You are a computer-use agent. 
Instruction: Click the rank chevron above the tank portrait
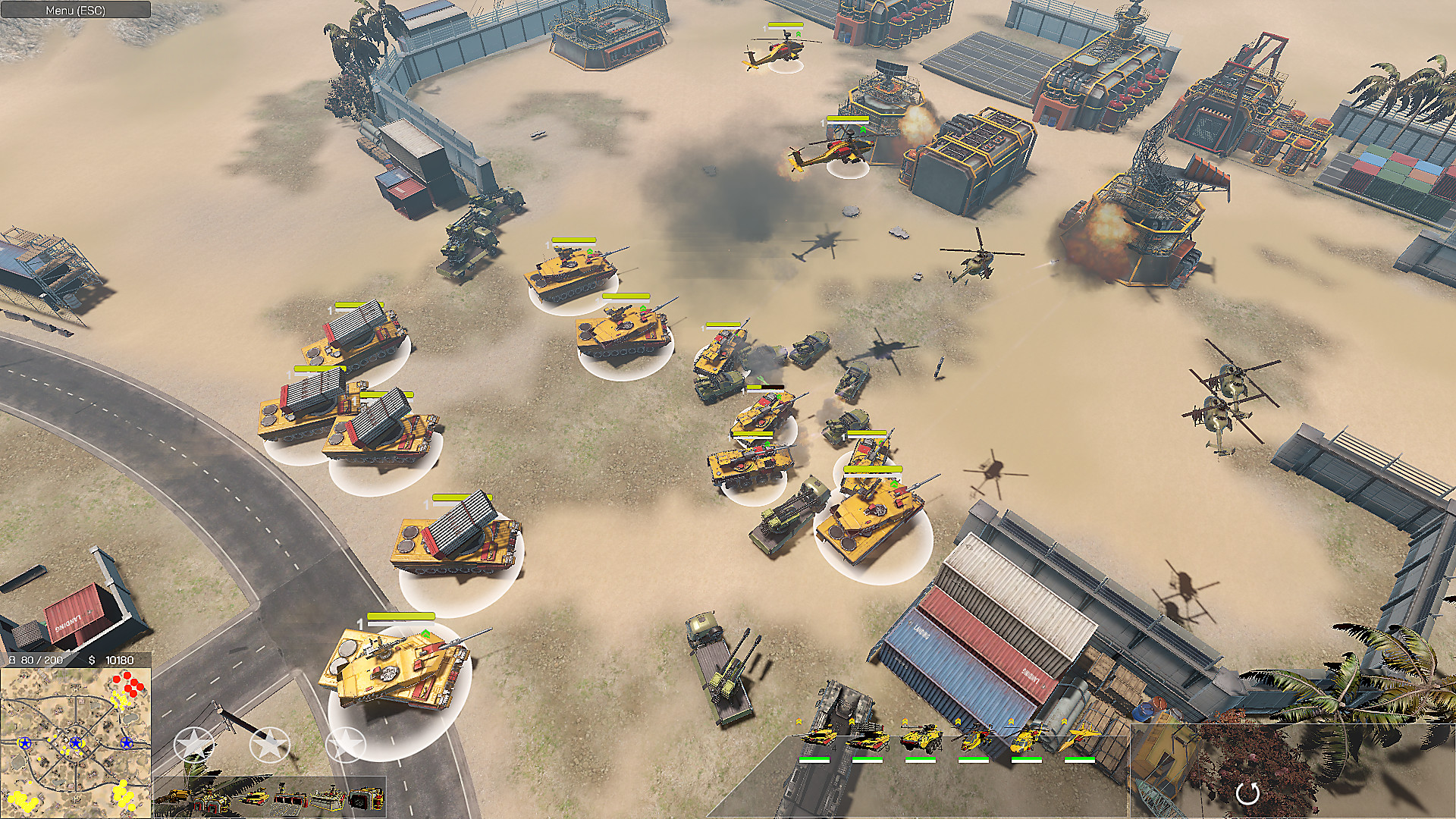click(799, 720)
